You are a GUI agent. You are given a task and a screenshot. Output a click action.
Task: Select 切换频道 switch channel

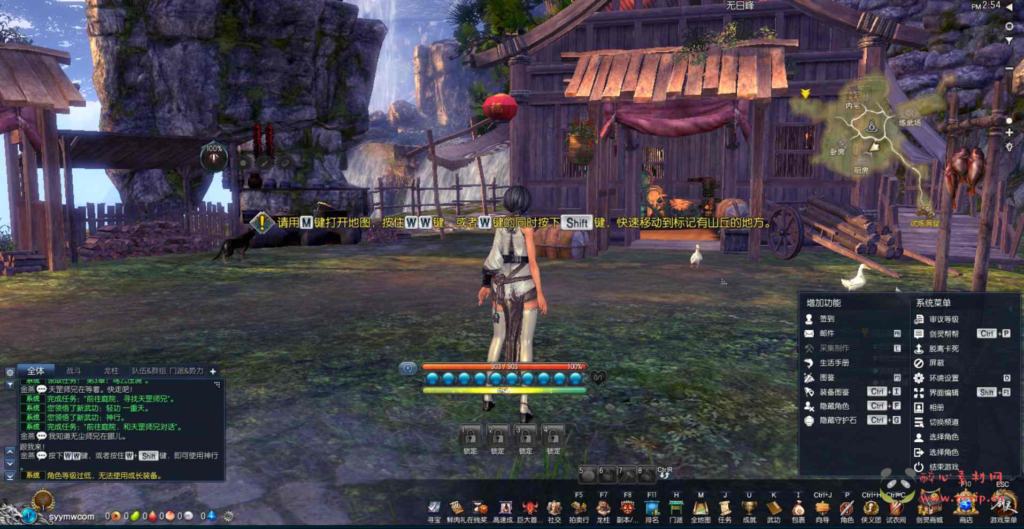(944, 422)
